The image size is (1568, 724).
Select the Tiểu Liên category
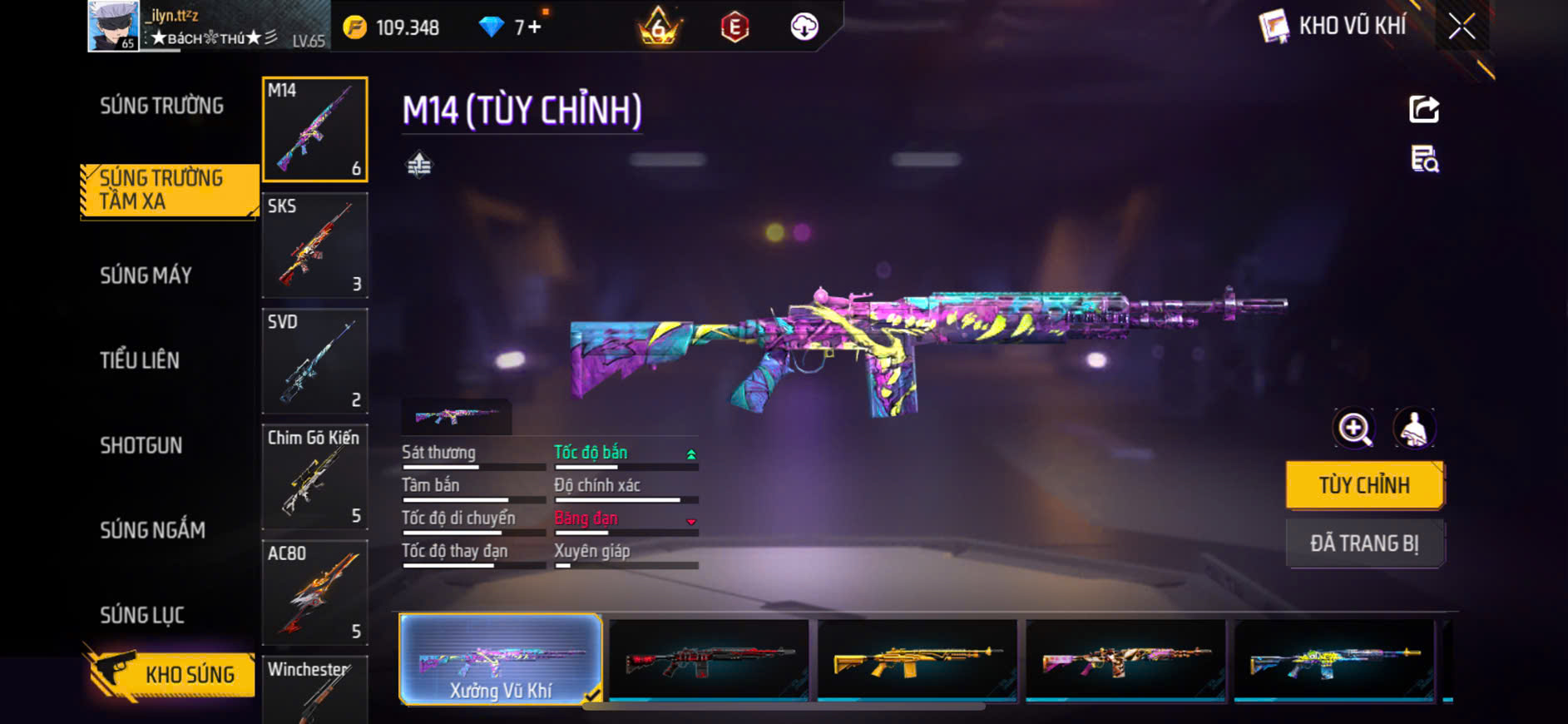point(140,360)
